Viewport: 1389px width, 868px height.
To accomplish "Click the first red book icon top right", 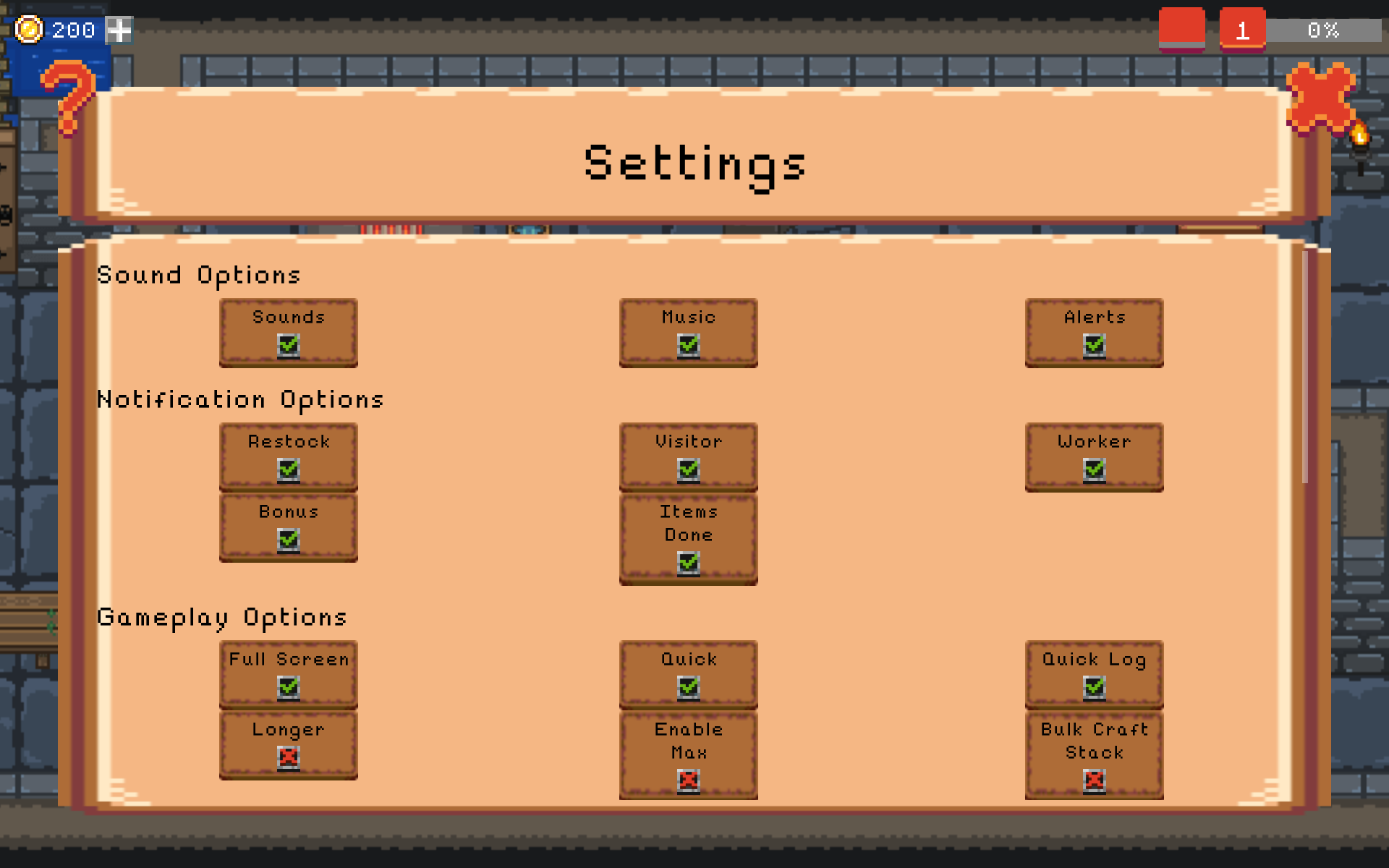I will (1182, 27).
